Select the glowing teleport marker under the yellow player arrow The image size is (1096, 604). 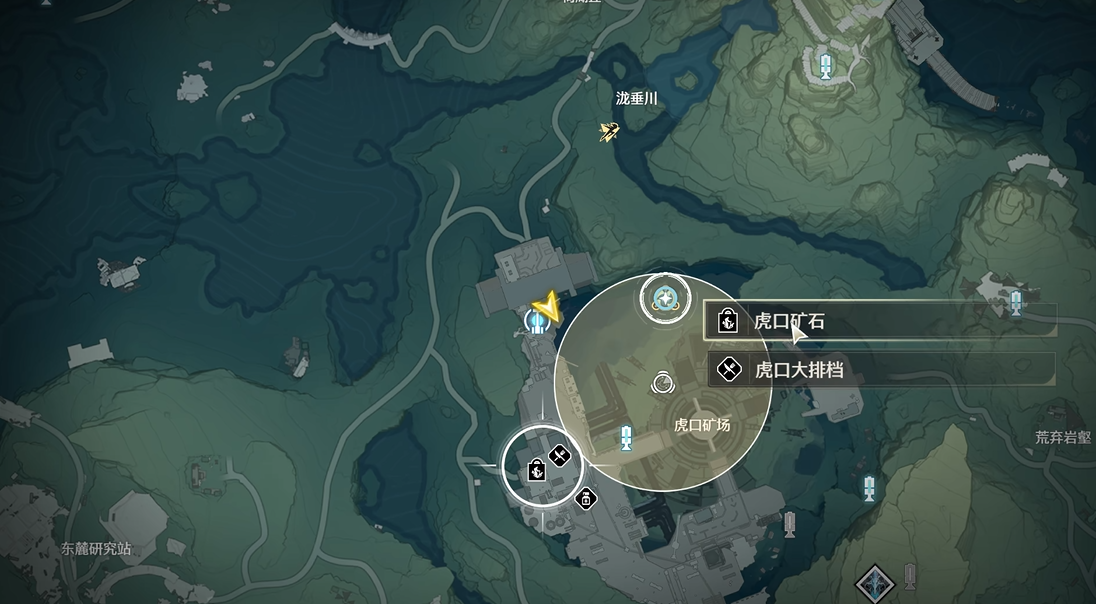[x=537, y=322]
